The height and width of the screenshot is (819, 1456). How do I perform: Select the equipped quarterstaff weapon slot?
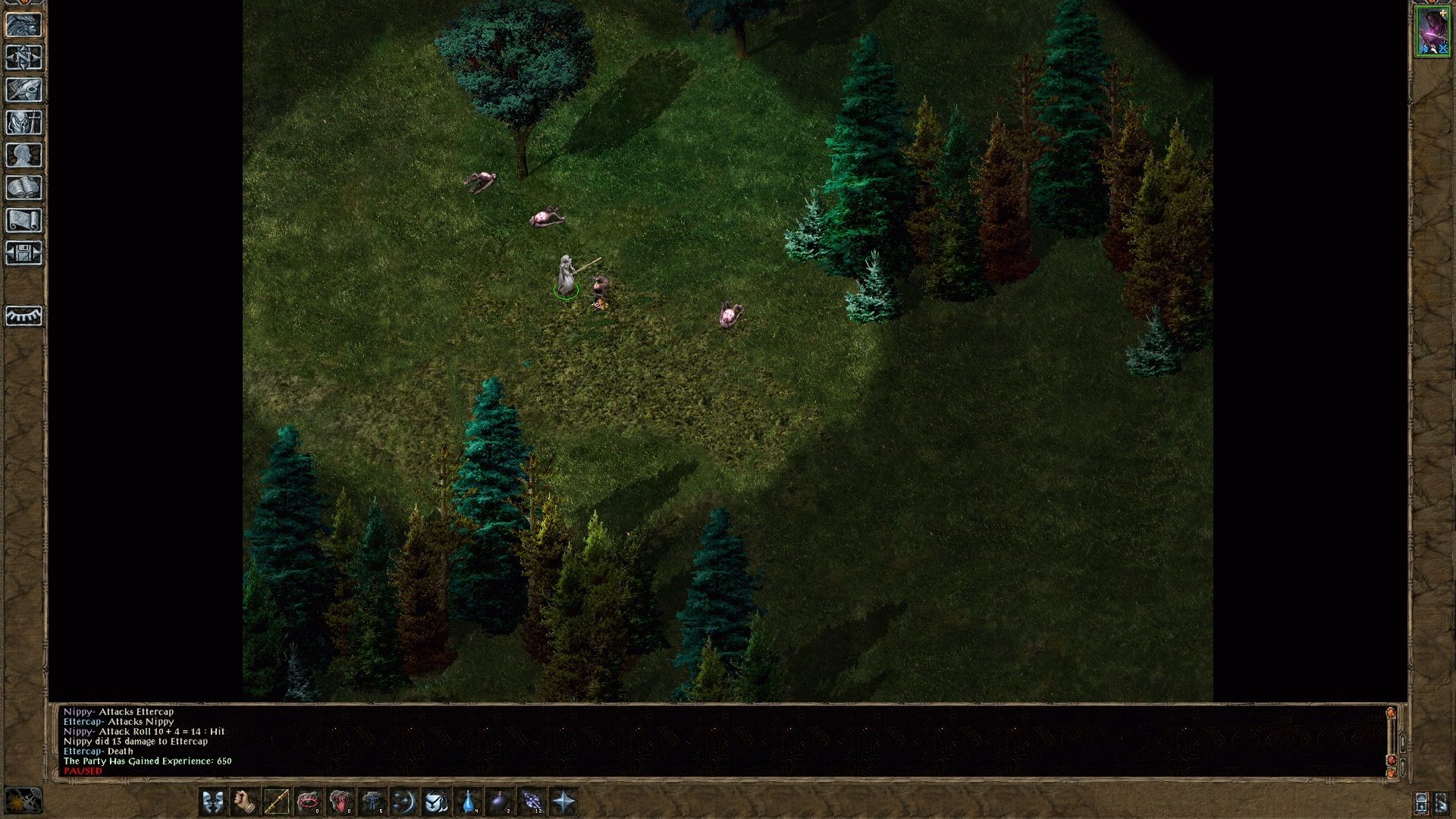click(276, 802)
